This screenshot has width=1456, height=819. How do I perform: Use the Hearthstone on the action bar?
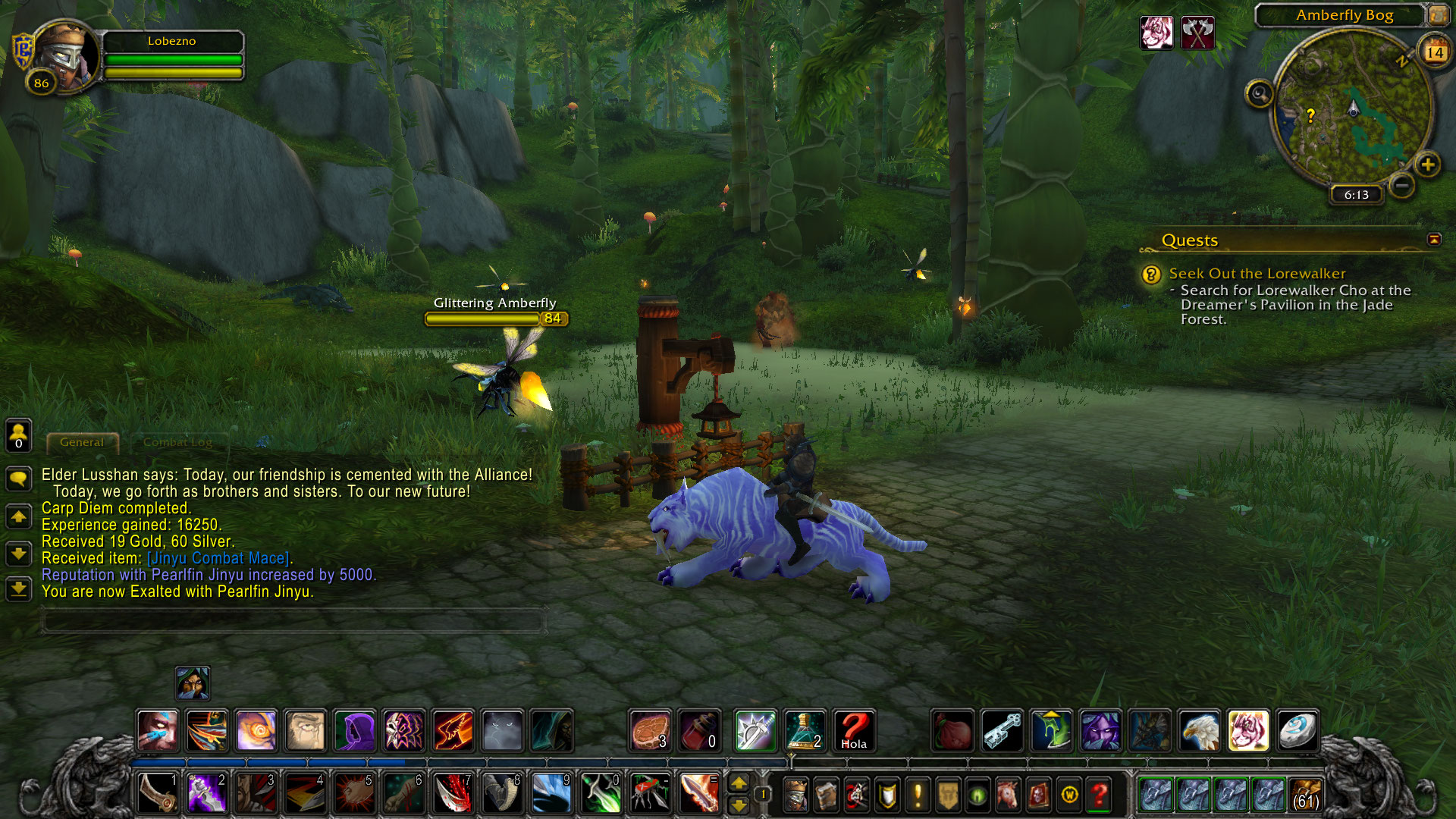(x=1297, y=730)
